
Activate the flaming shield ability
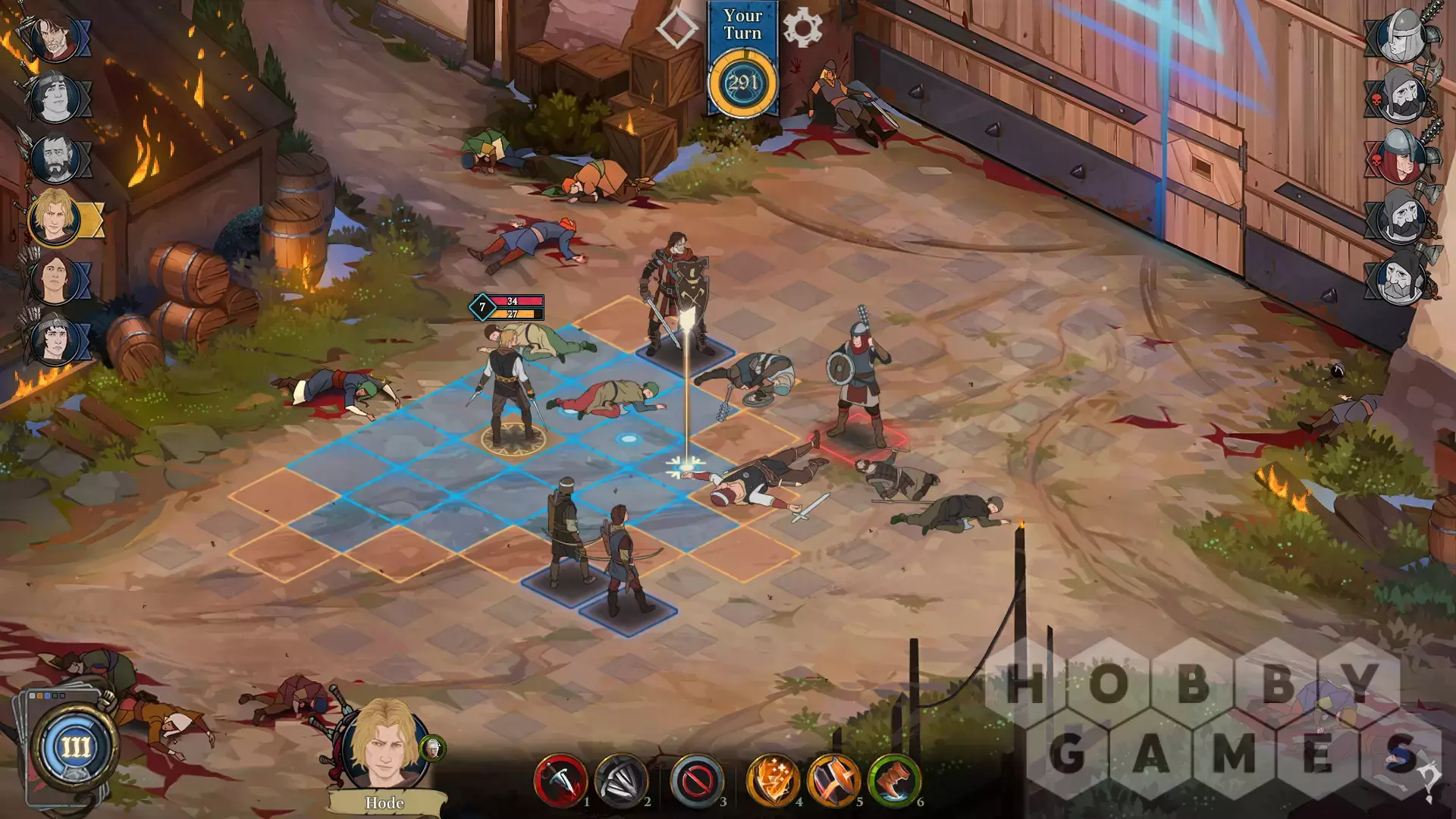772,780
